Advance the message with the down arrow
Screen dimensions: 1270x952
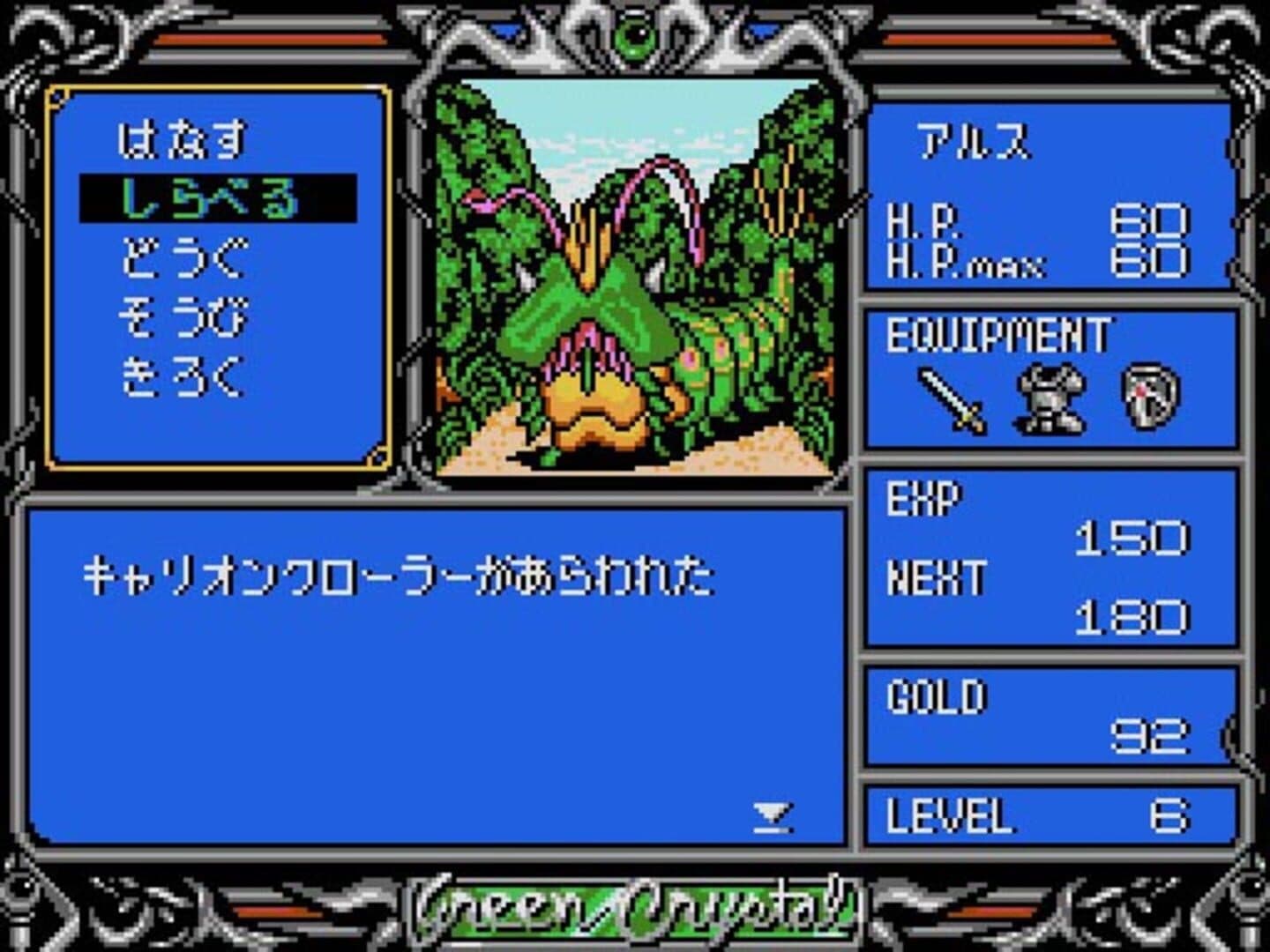click(773, 817)
